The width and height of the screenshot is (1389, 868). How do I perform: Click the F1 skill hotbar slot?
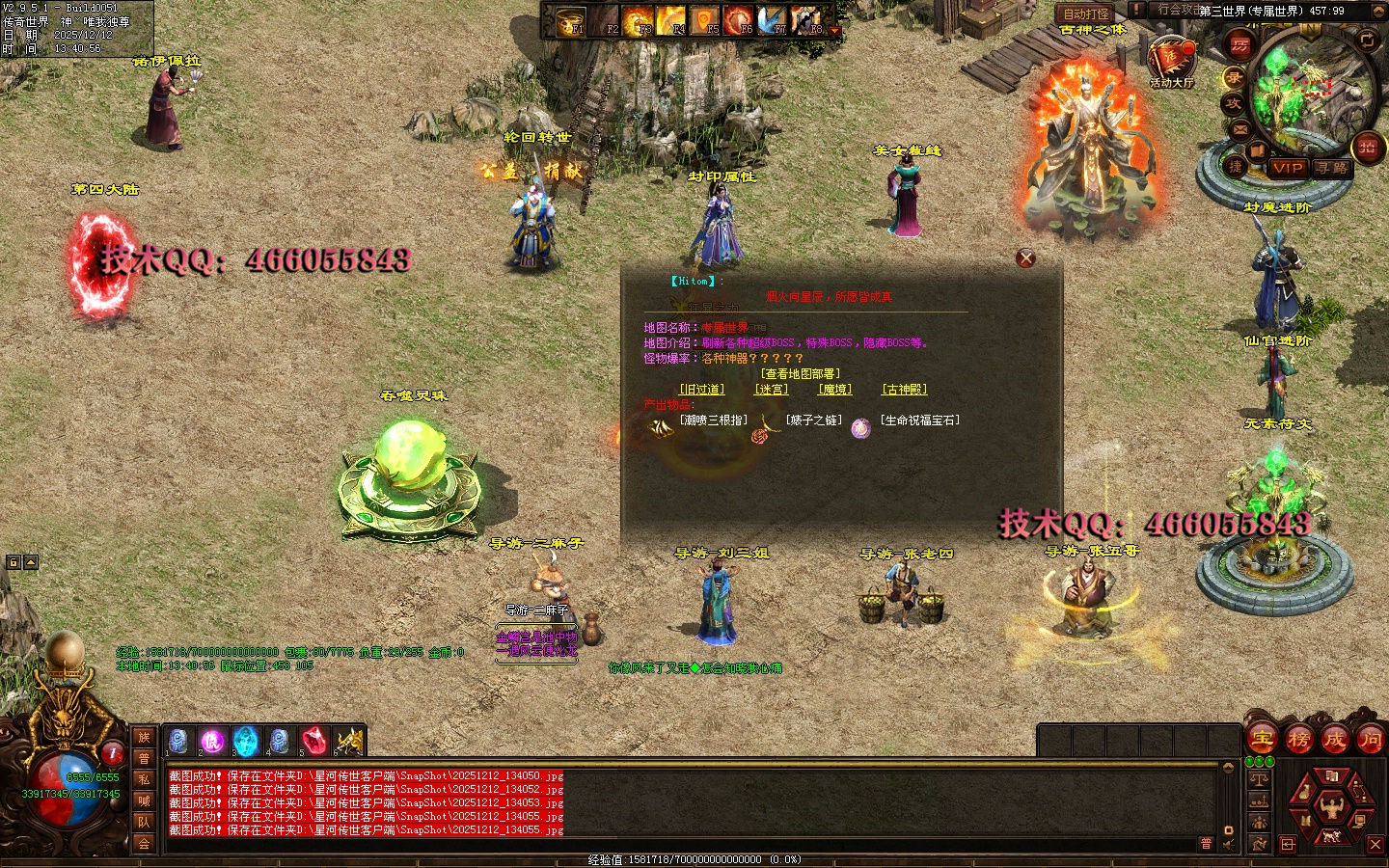573,20
